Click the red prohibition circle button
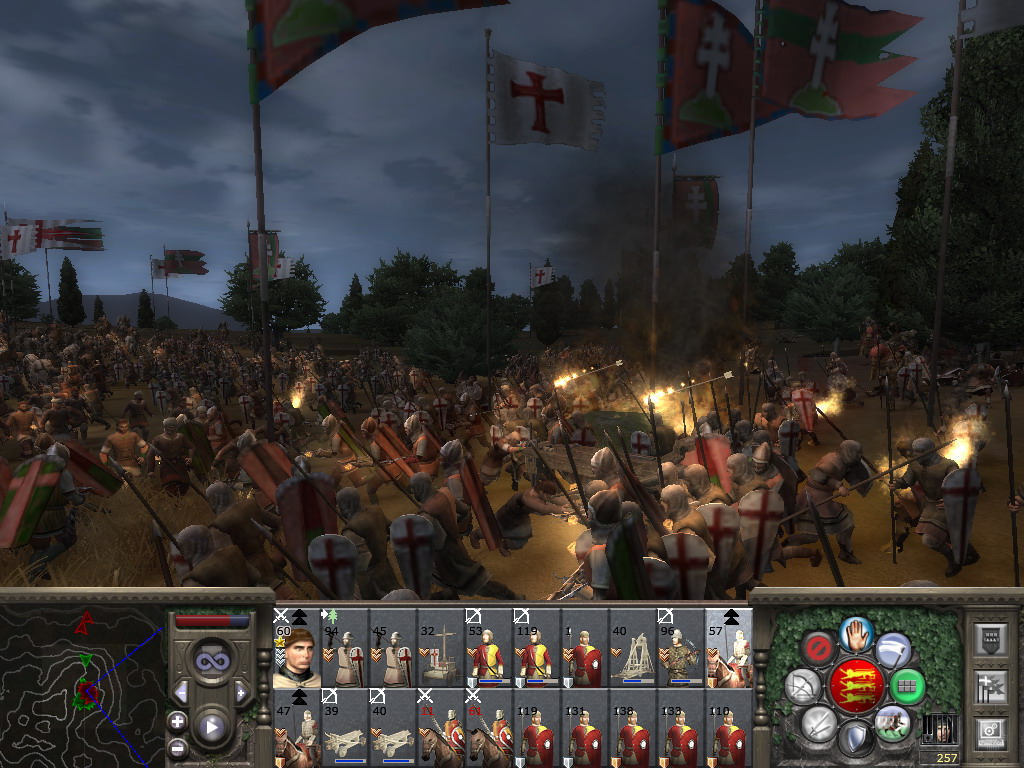The image size is (1024, 768). 817,648
